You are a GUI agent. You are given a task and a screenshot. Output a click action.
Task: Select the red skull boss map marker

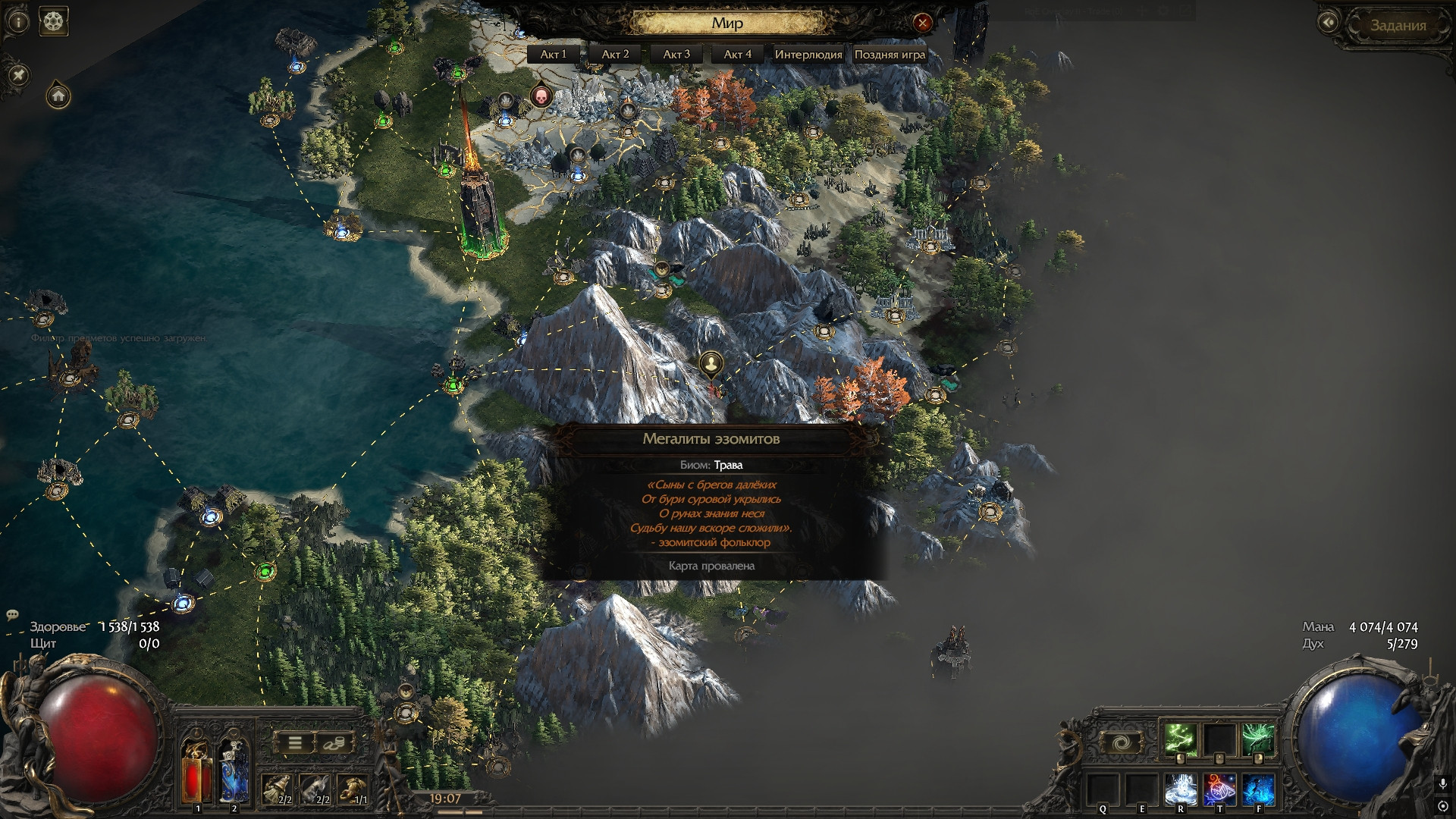541,96
